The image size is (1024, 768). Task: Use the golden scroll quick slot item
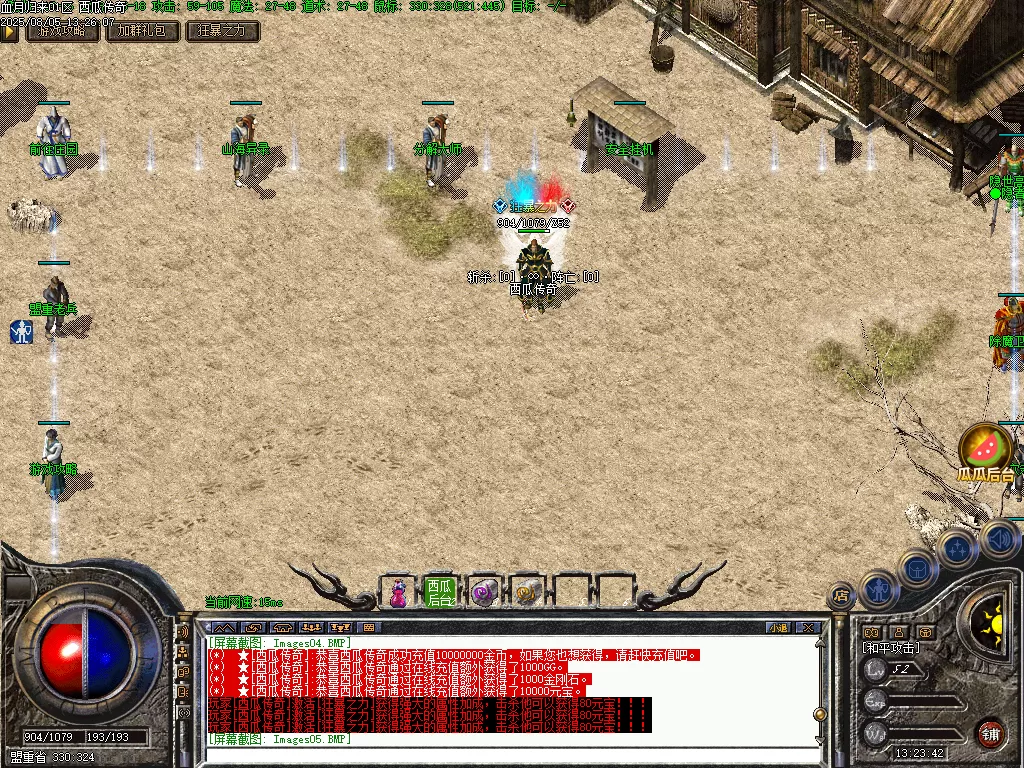pyautogui.click(x=528, y=592)
